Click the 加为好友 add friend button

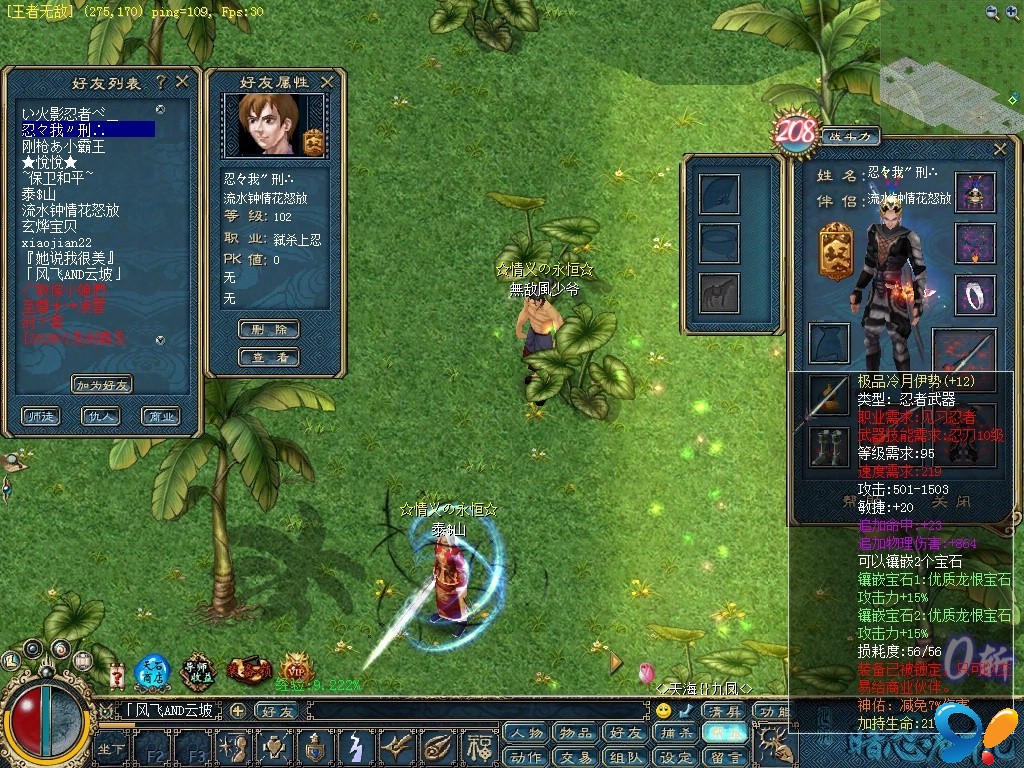pyautogui.click(x=102, y=385)
